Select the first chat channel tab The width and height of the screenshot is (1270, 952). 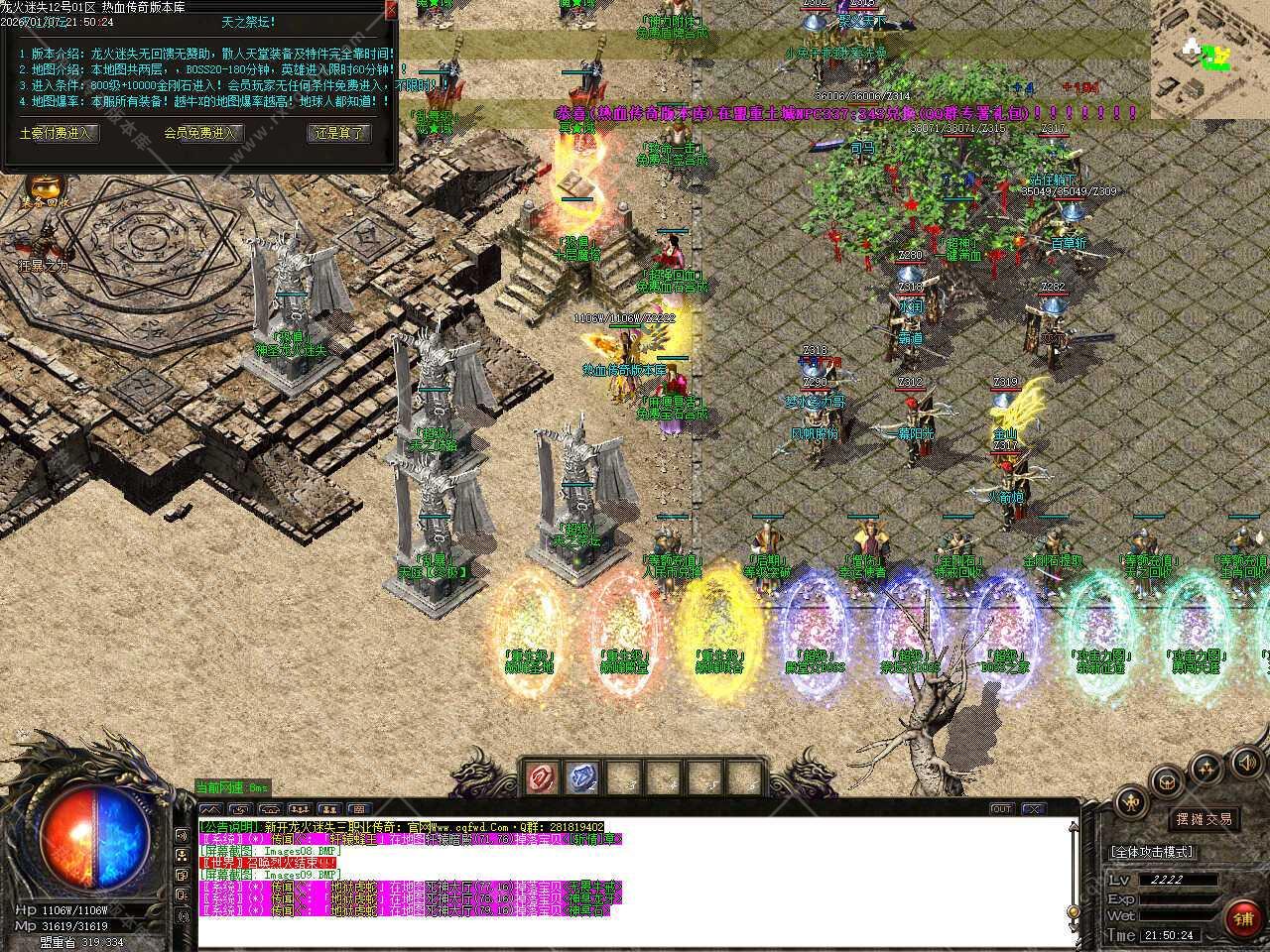(x=210, y=809)
